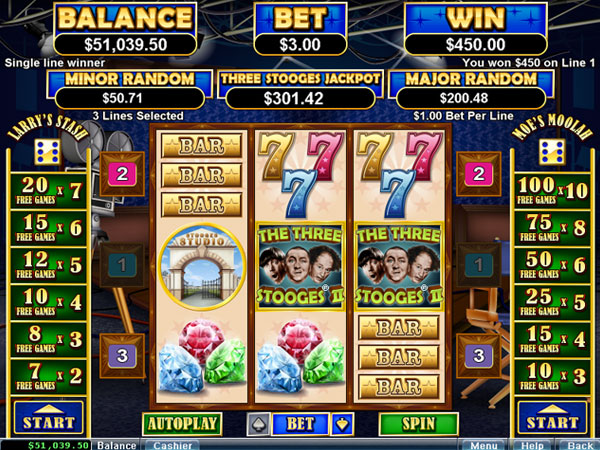Image resolution: width=600 pixels, height=450 pixels.
Task: Select payline 1 marker beside Larry's Stash
Action: [122, 265]
